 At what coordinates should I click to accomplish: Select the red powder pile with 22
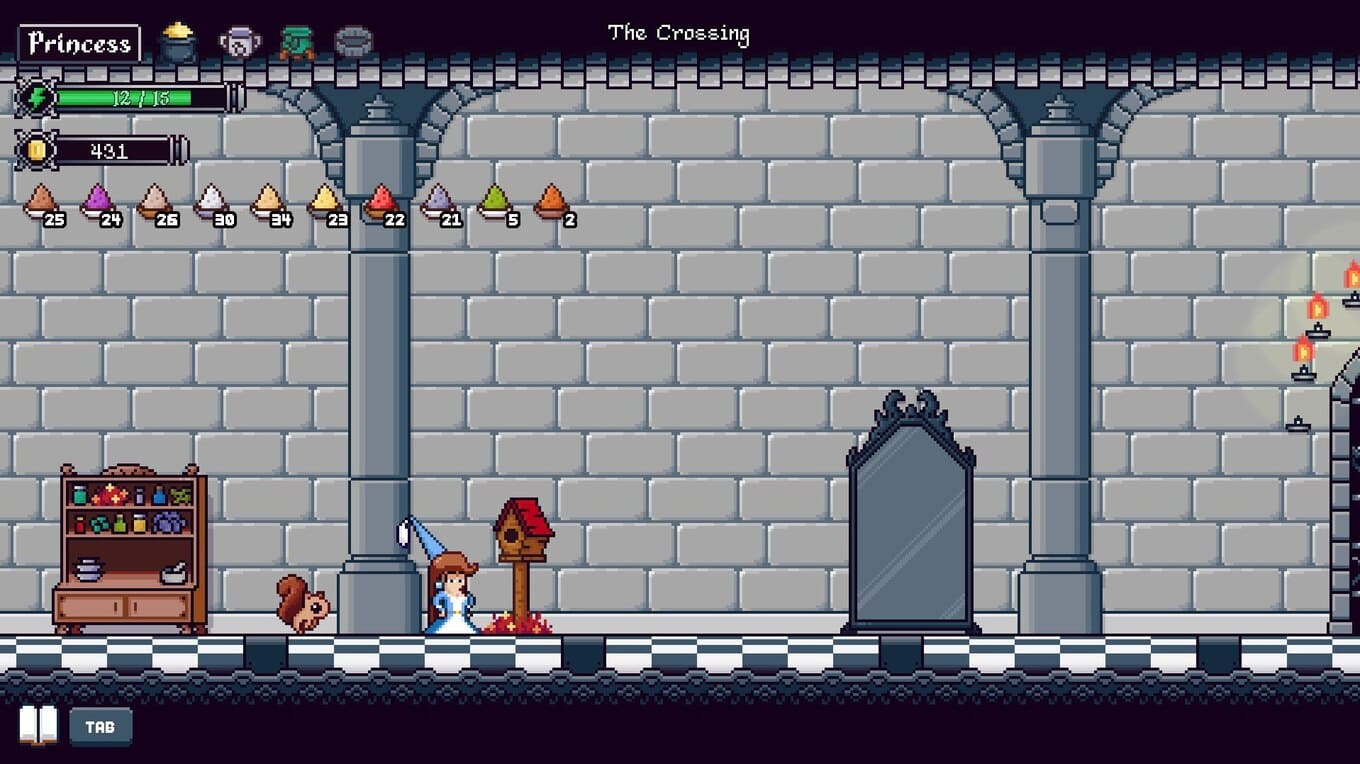(381, 202)
